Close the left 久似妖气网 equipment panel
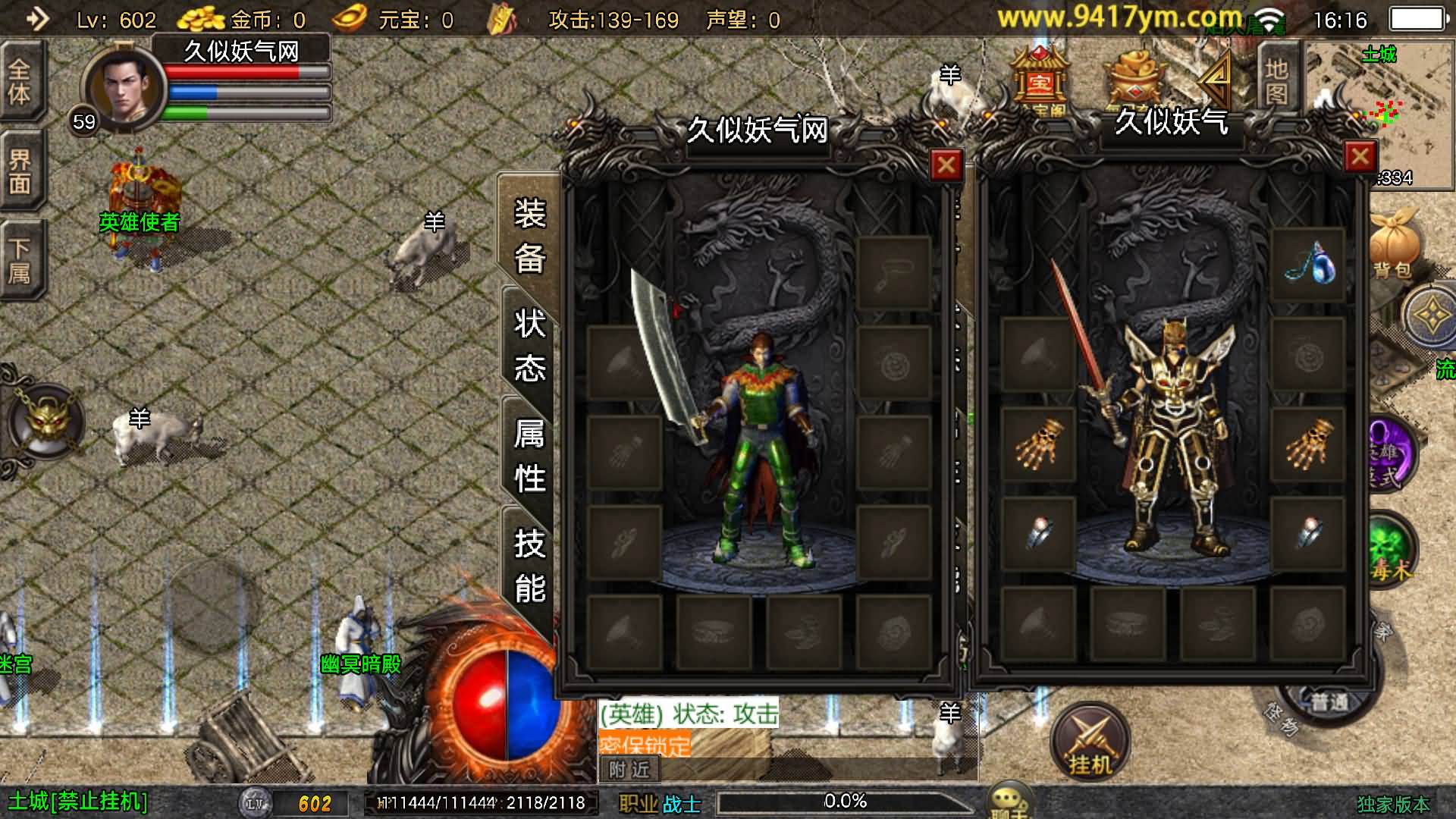The height and width of the screenshot is (819, 1456). click(x=946, y=165)
